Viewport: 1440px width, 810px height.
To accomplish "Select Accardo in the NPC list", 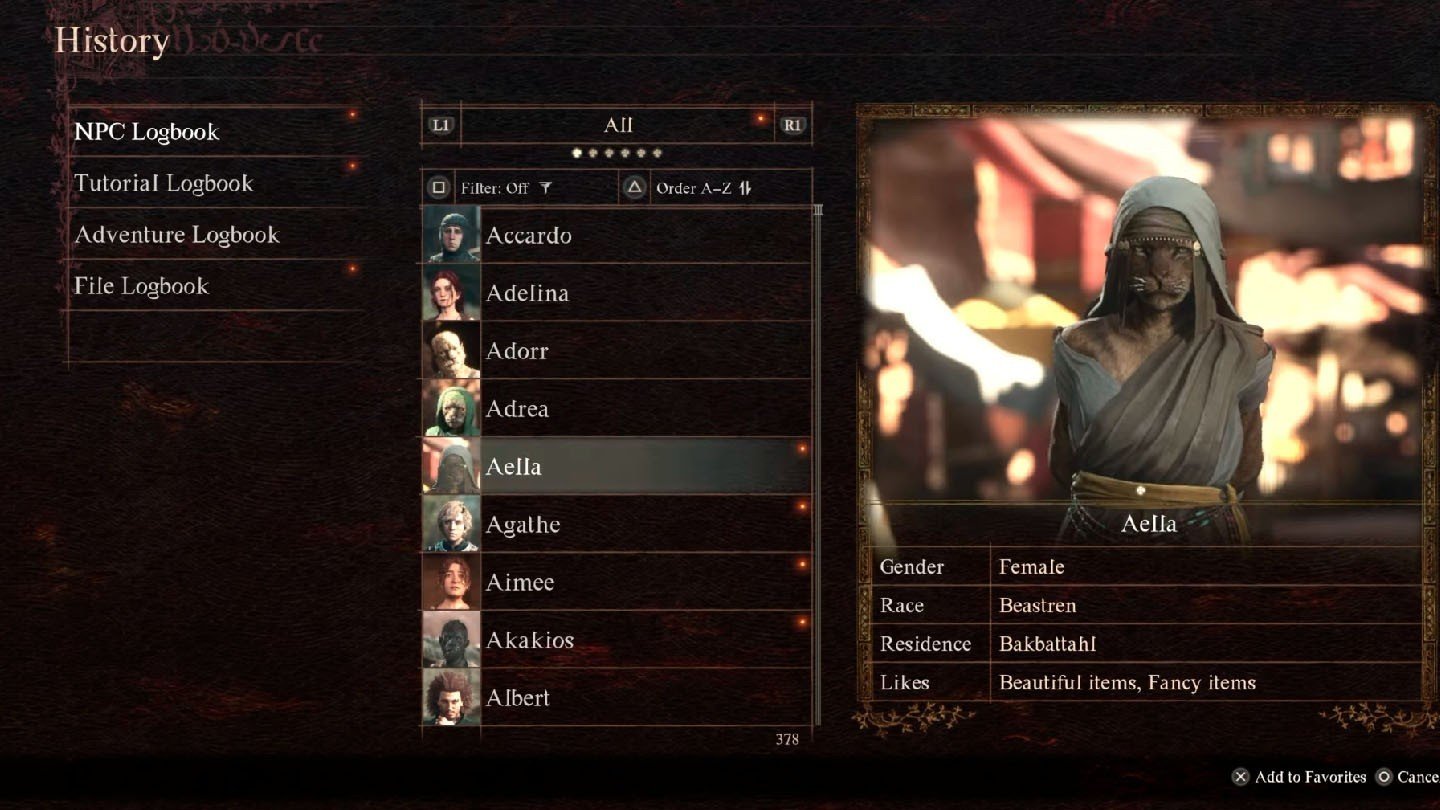I will point(616,236).
